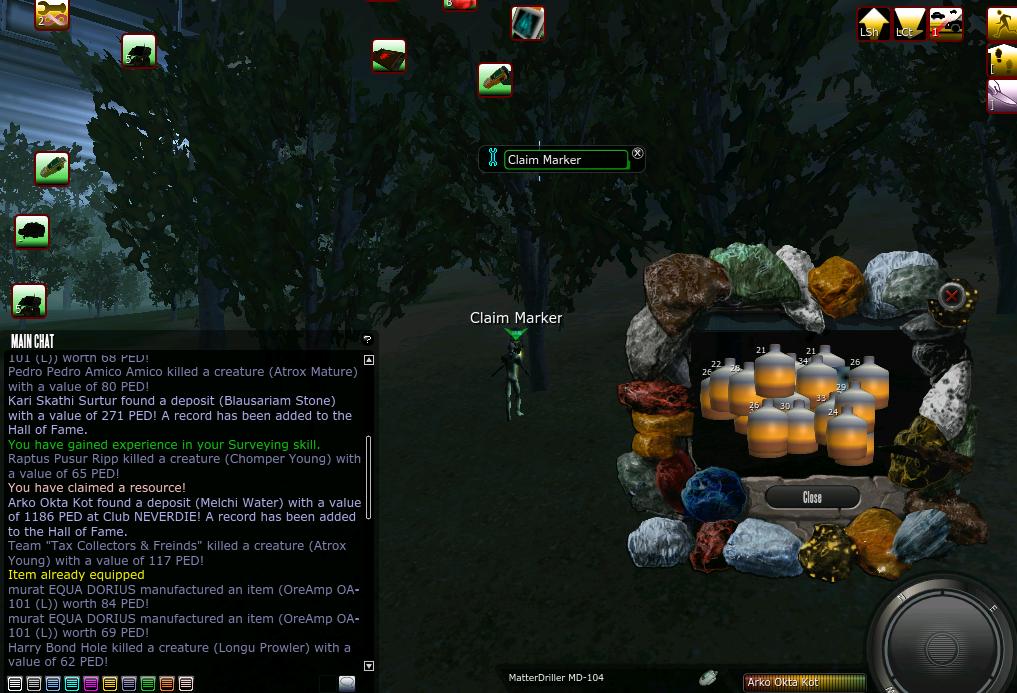1017x693 pixels.
Task: Click the footprints action icon
Action: (1002, 60)
